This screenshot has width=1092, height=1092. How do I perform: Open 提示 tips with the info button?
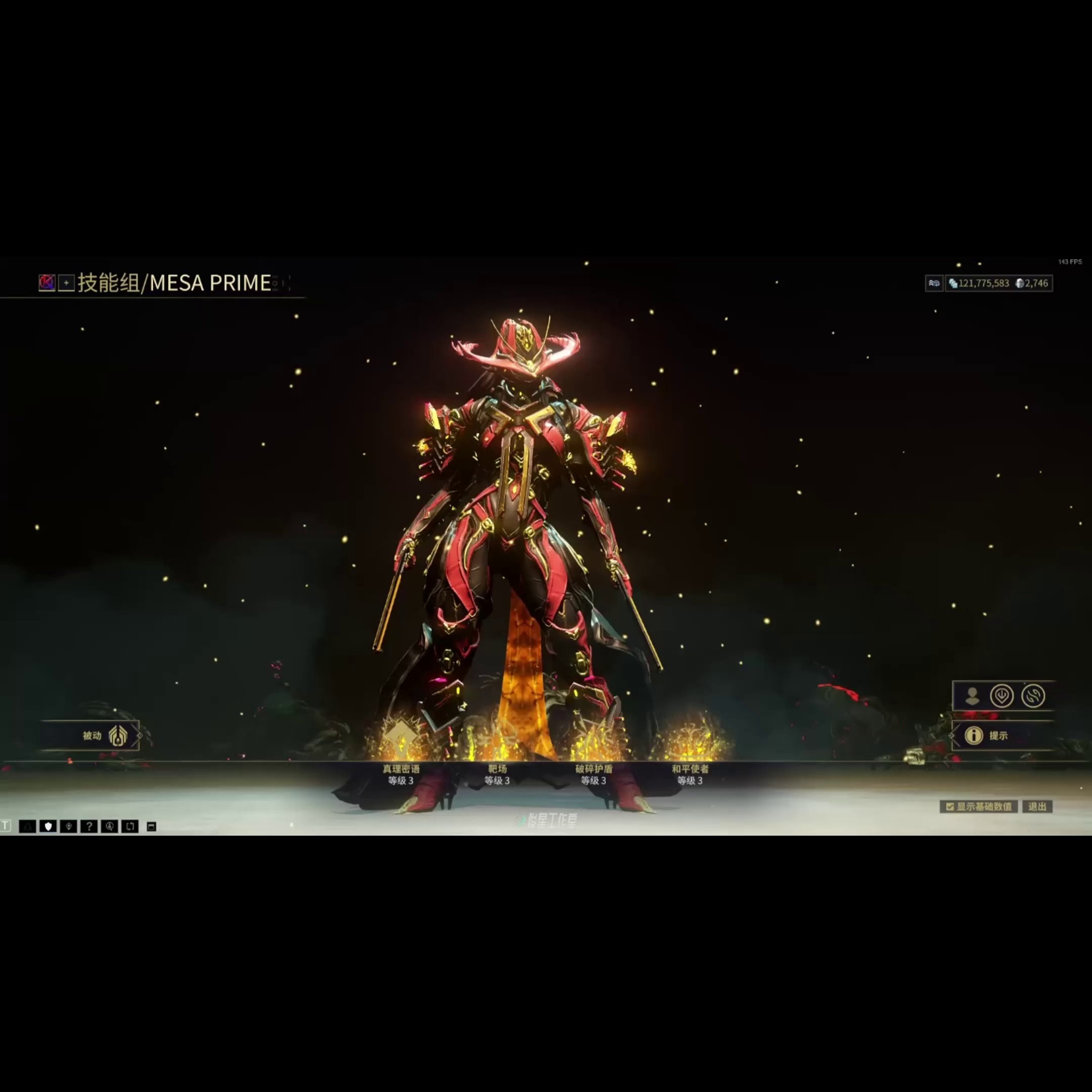click(x=974, y=736)
